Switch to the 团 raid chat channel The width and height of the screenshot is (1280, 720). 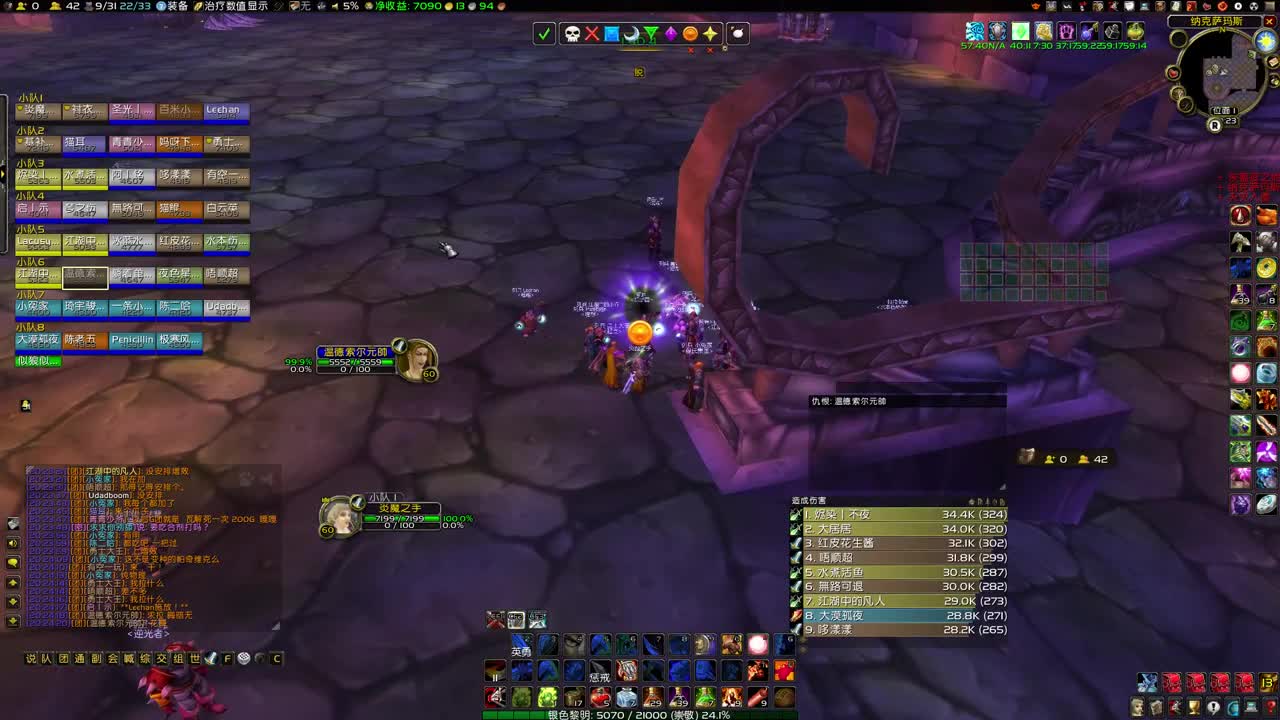click(63, 659)
